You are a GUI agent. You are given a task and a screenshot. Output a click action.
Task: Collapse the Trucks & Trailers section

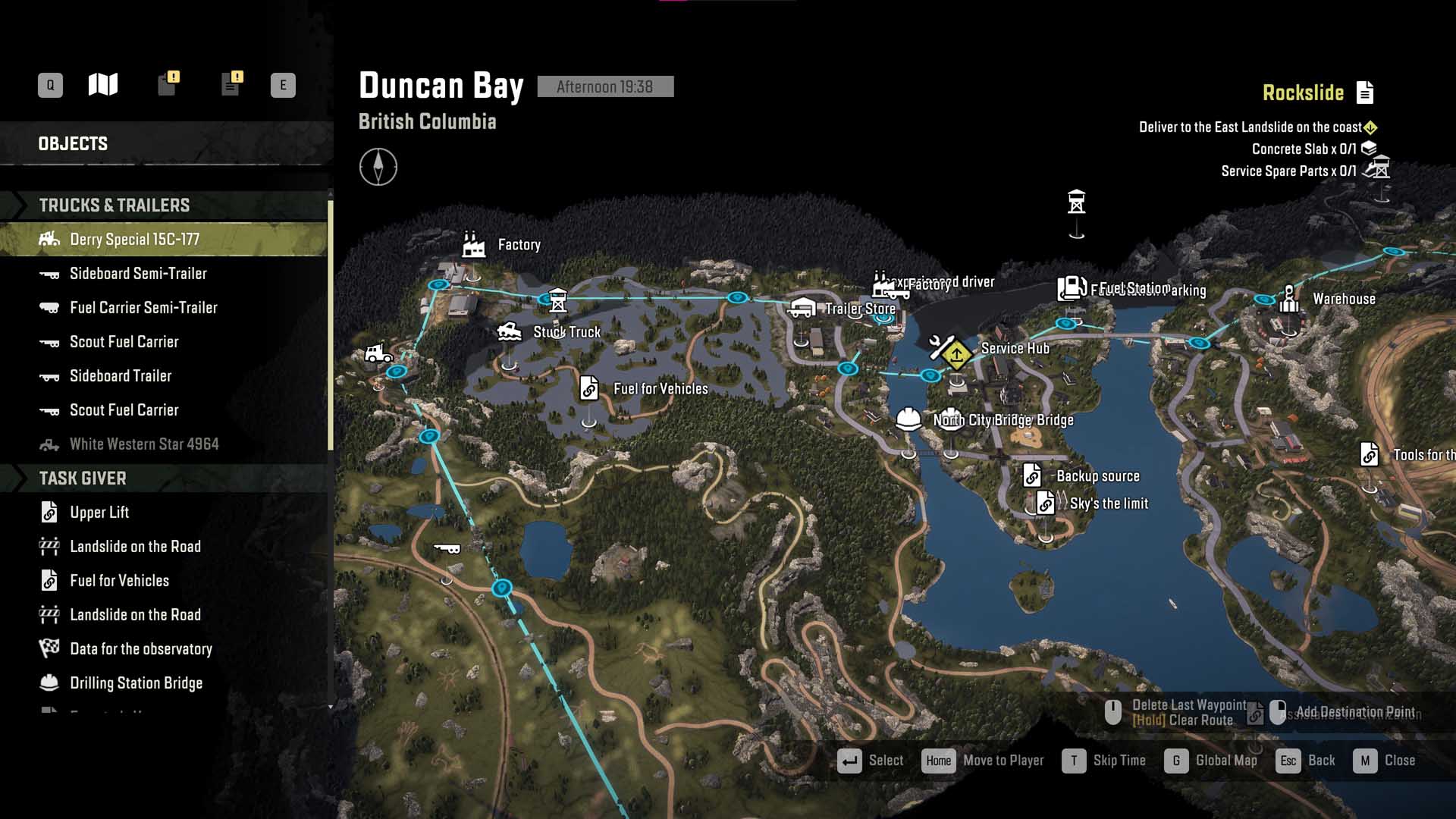click(114, 206)
